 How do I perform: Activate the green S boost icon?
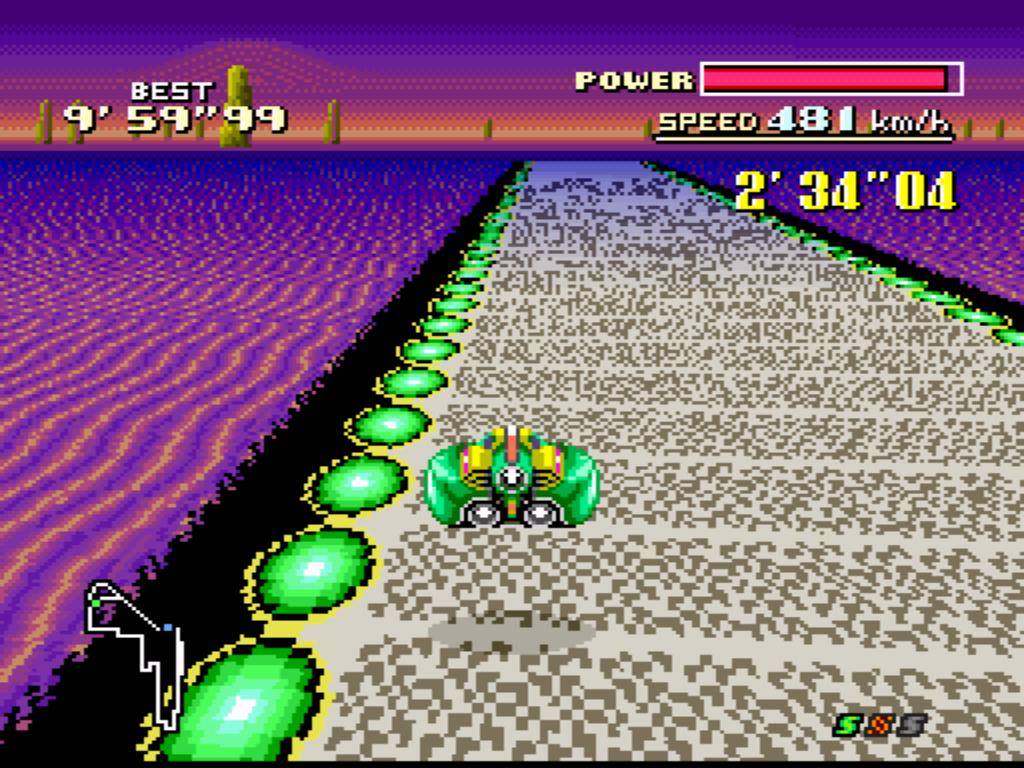point(848,724)
